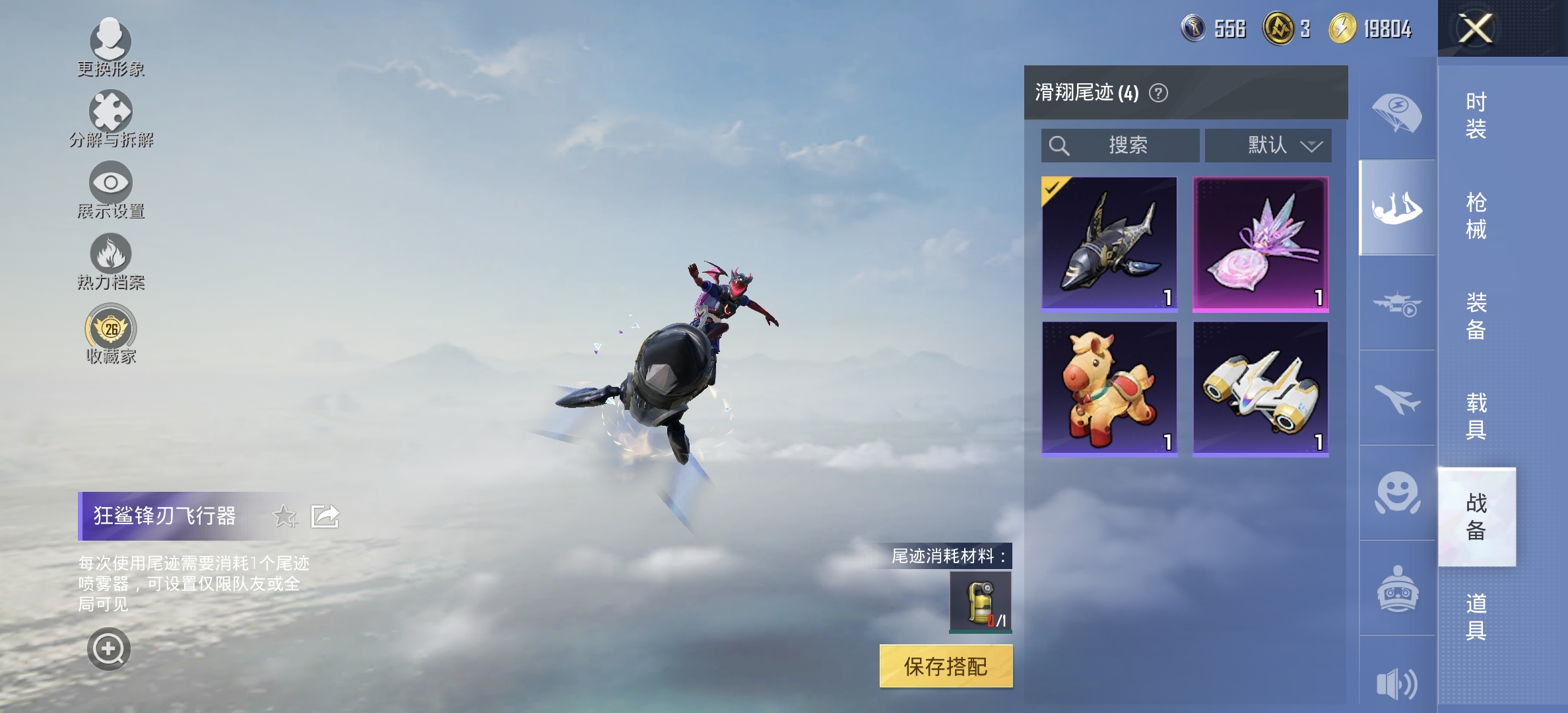Click the magnifier zoom icon bottom left
1568x713 pixels.
click(111, 648)
